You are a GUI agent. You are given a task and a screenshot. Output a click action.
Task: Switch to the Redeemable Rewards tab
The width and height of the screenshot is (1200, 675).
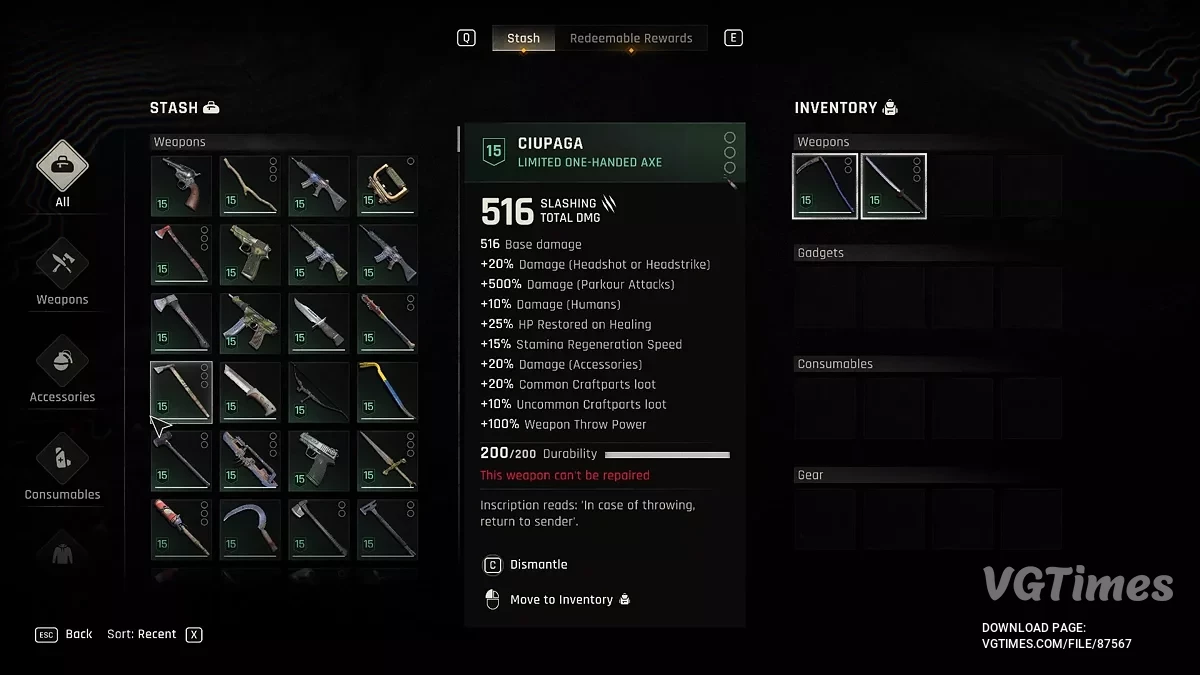pos(631,38)
